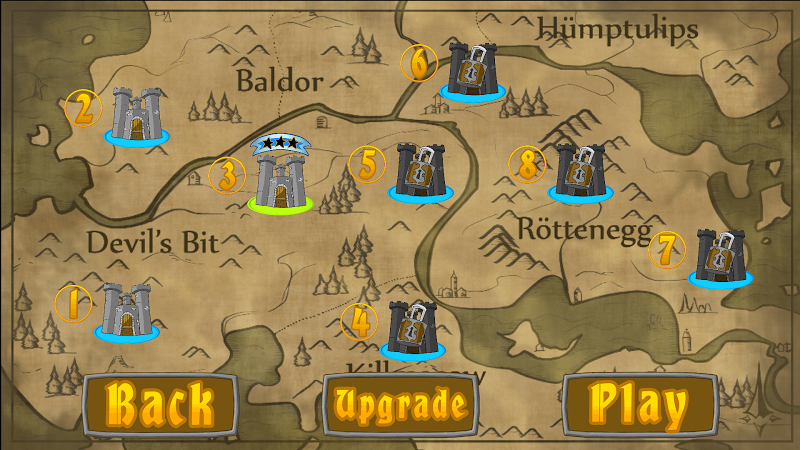Choose locked level 6 castle near Hümptulips
800x450 pixels.
pyautogui.click(x=472, y=69)
